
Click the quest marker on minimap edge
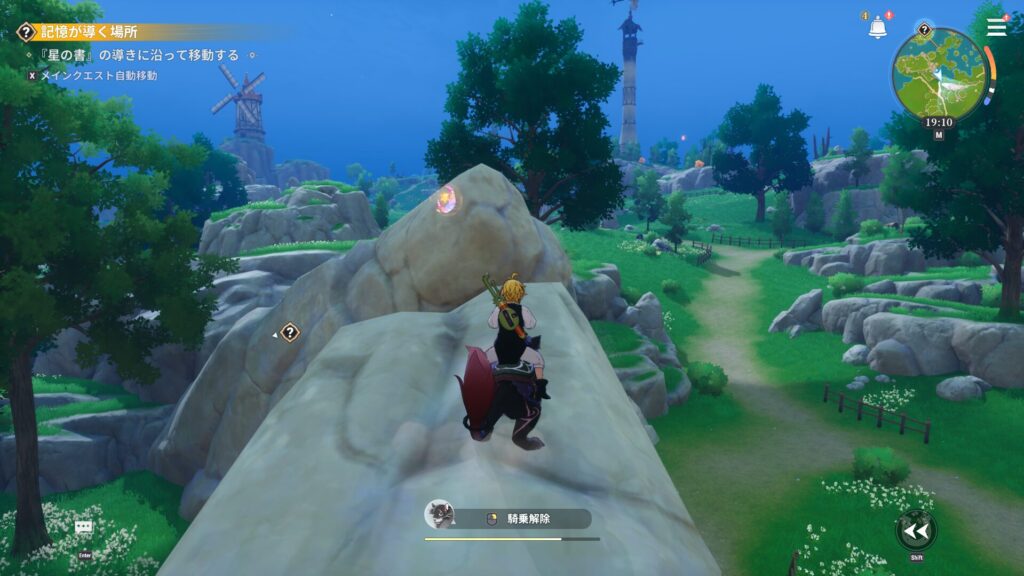(x=924, y=30)
